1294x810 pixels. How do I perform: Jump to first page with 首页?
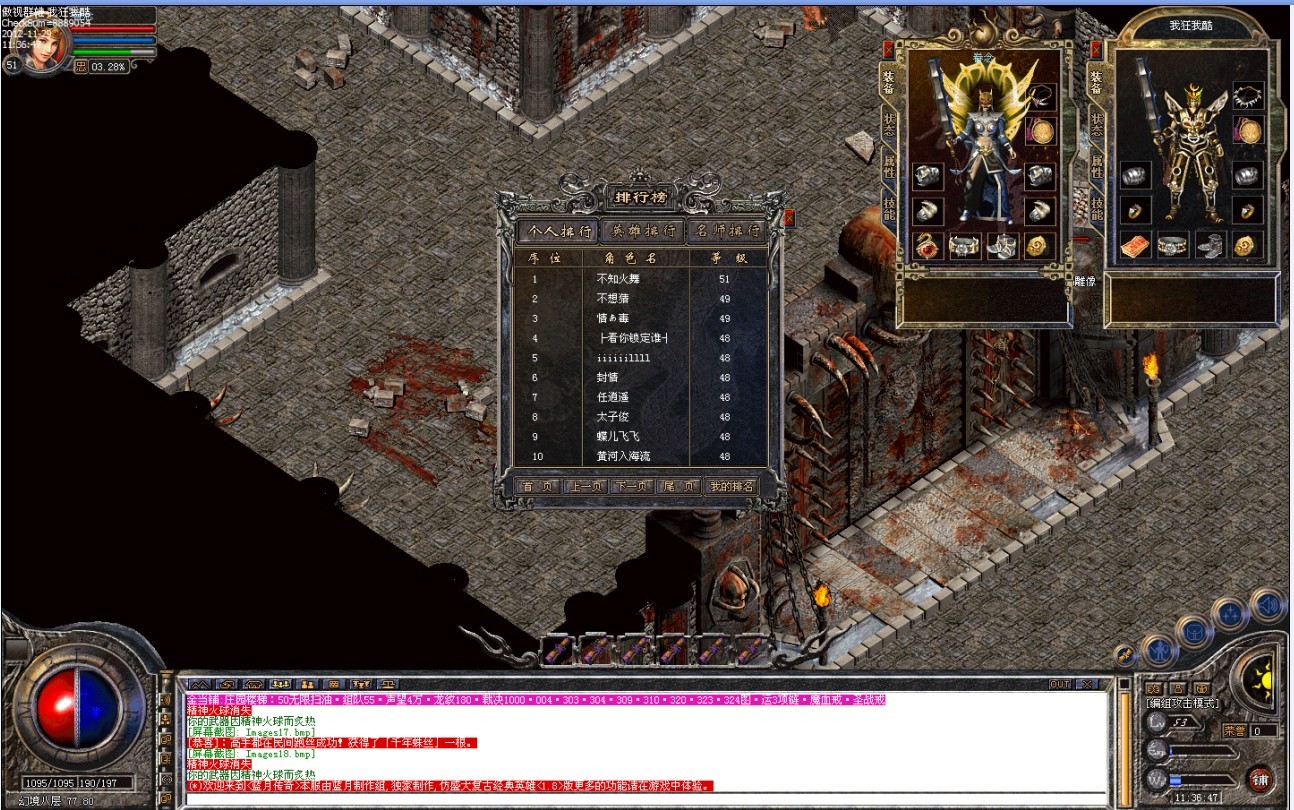tap(538, 487)
